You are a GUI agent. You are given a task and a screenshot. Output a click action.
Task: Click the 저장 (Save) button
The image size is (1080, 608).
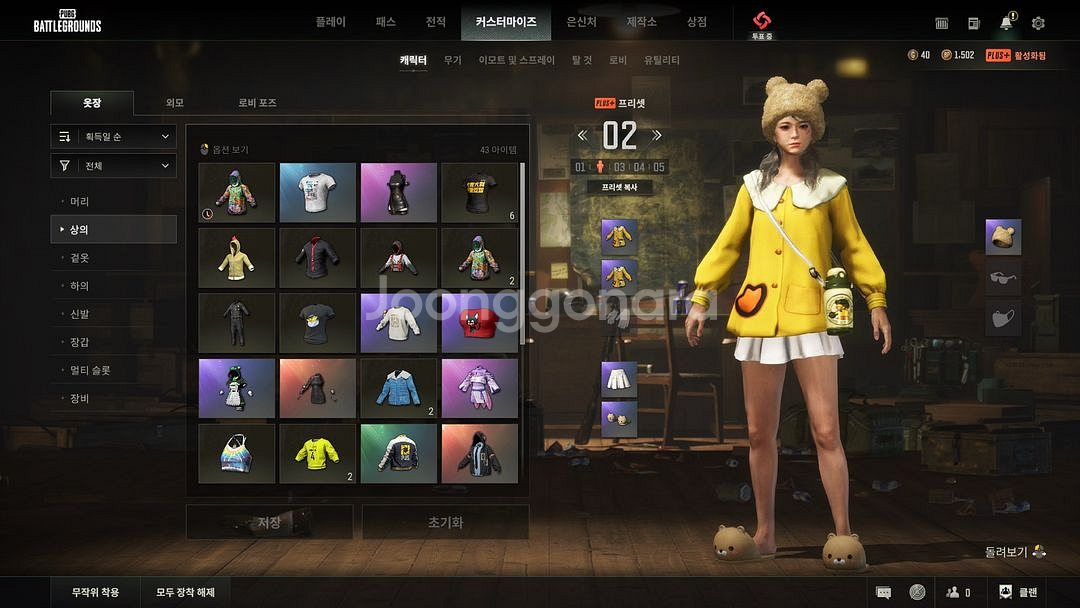[x=269, y=522]
